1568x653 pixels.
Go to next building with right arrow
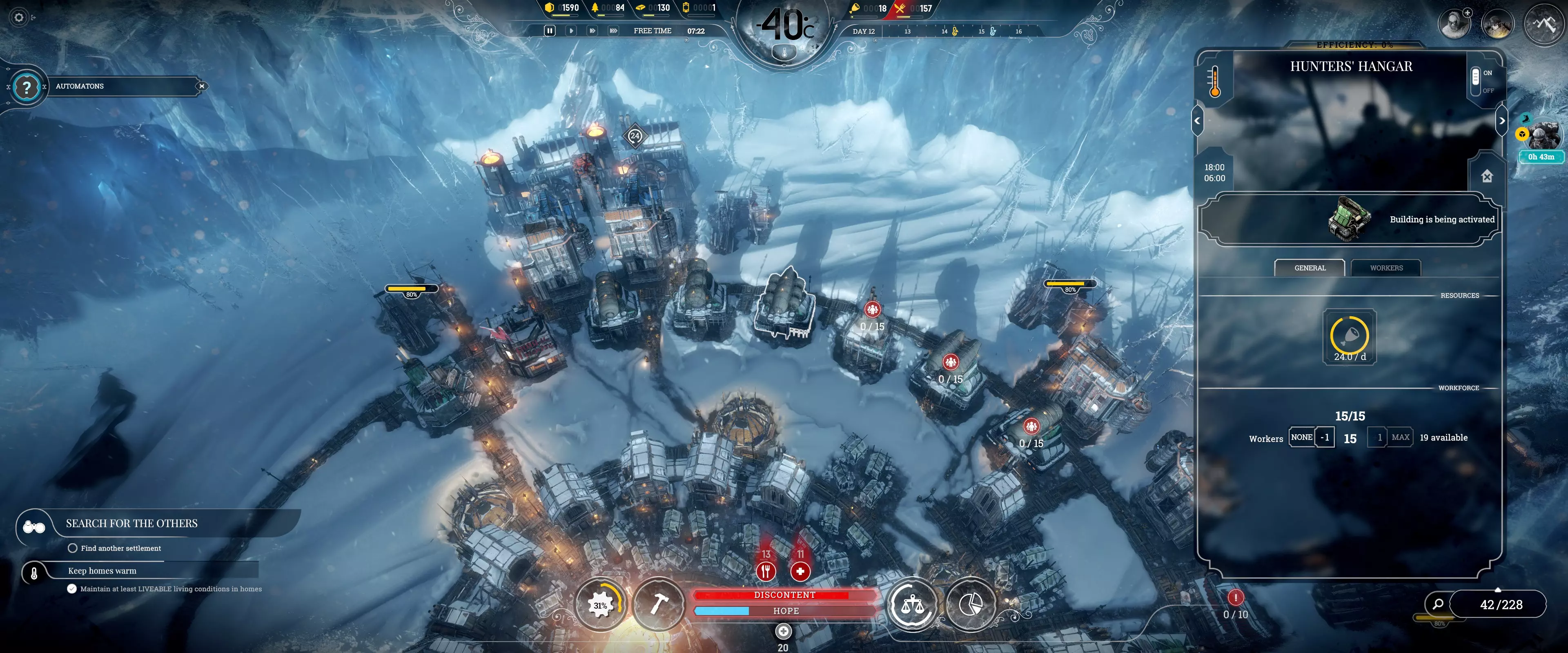coord(1502,120)
